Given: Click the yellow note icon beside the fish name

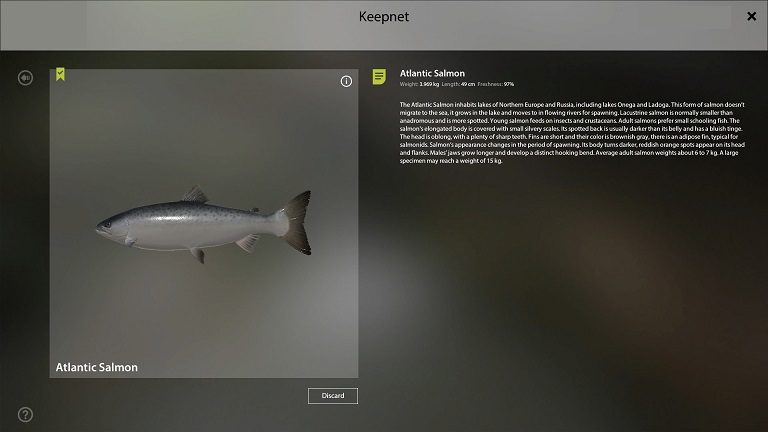Looking at the screenshot, I should point(380,76).
